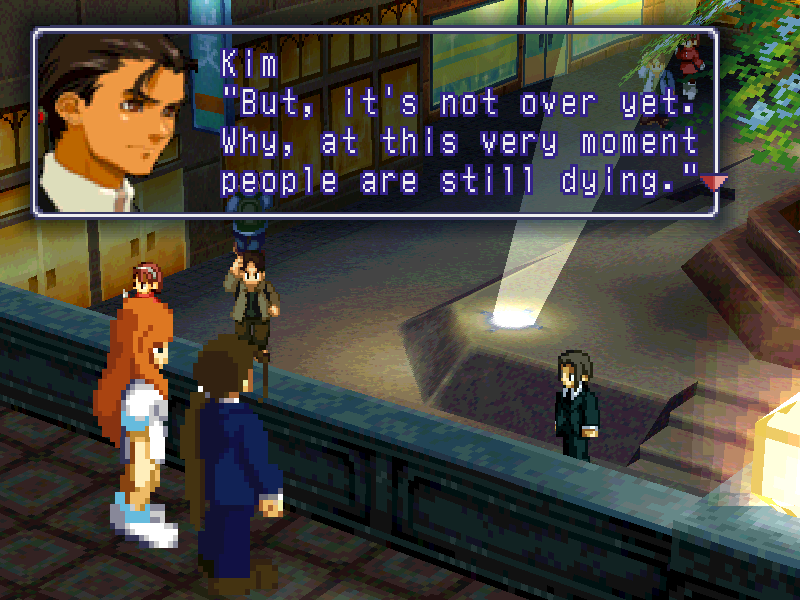Screen dimensions: 800x600
Task: Click the red dialogue advance arrow
Action: pyautogui.click(x=714, y=182)
